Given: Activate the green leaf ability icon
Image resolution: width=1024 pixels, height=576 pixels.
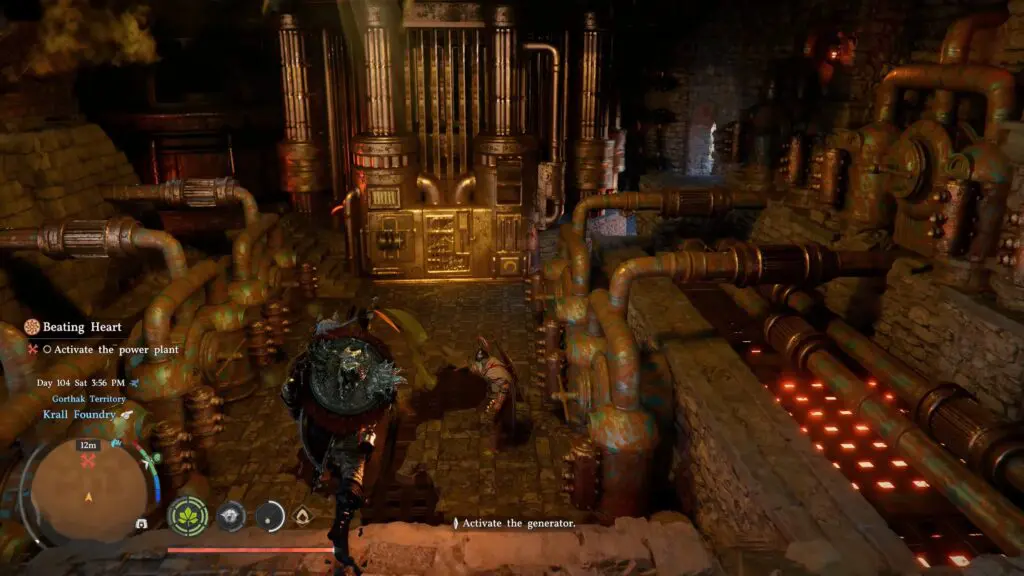Looking at the screenshot, I should pyautogui.click(x=187, y=515).
